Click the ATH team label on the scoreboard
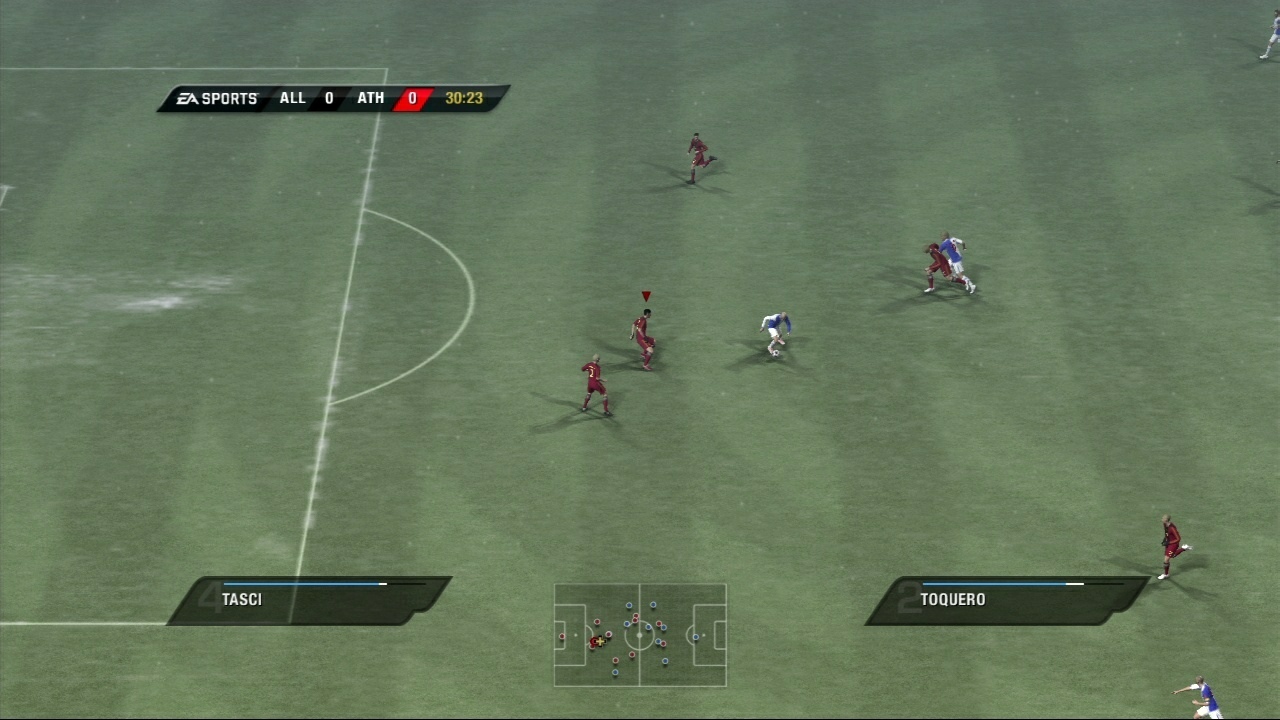The image size is (1280, 720). tap(370, 98)
